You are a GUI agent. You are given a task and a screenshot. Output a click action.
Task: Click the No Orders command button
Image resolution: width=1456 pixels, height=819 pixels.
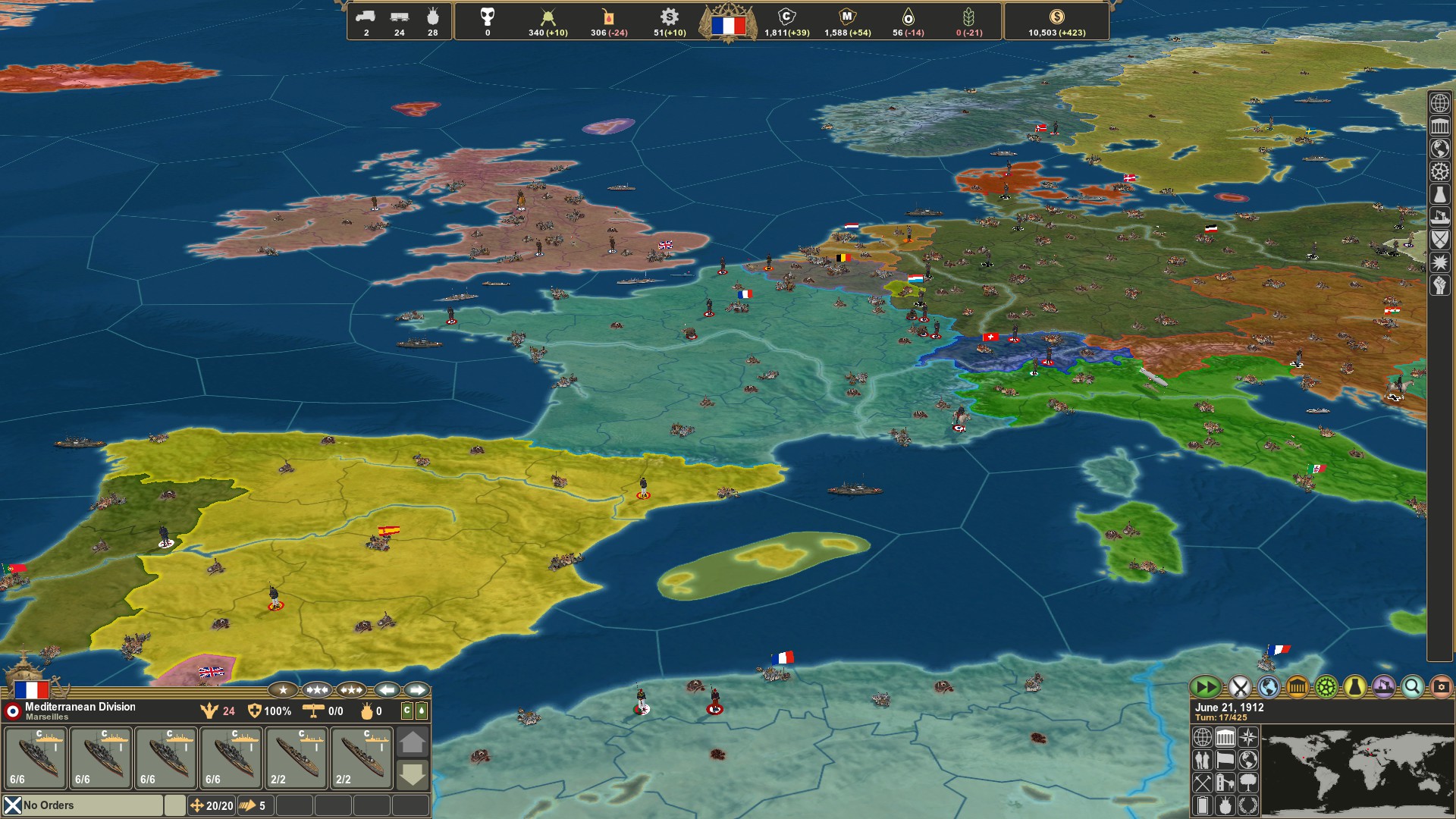[x=49, y=805]
